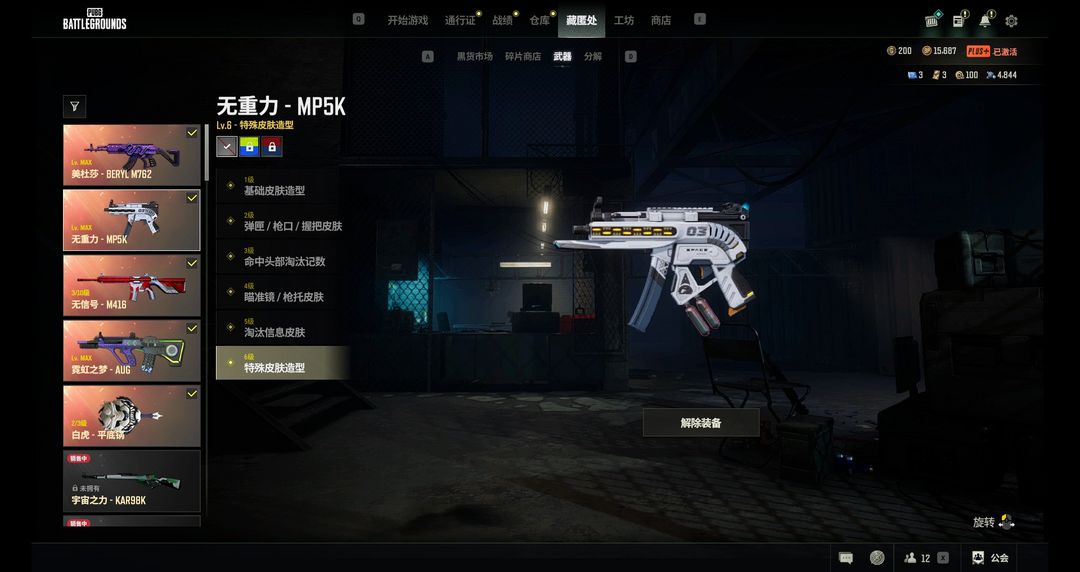This screenshot has height=572, width=1080.
Task: Switch to the 黑货市场 sub-tab
Action: coord(475,57)
